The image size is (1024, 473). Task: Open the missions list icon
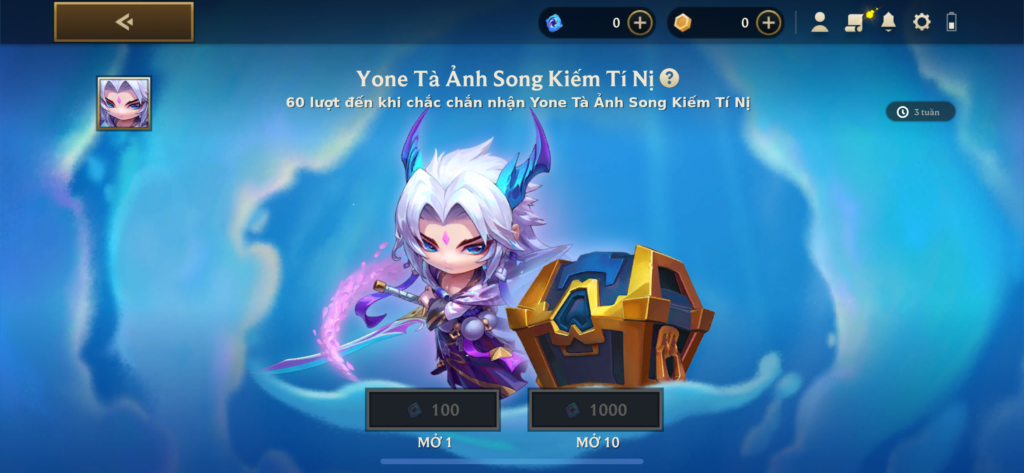tap(853, 22)
